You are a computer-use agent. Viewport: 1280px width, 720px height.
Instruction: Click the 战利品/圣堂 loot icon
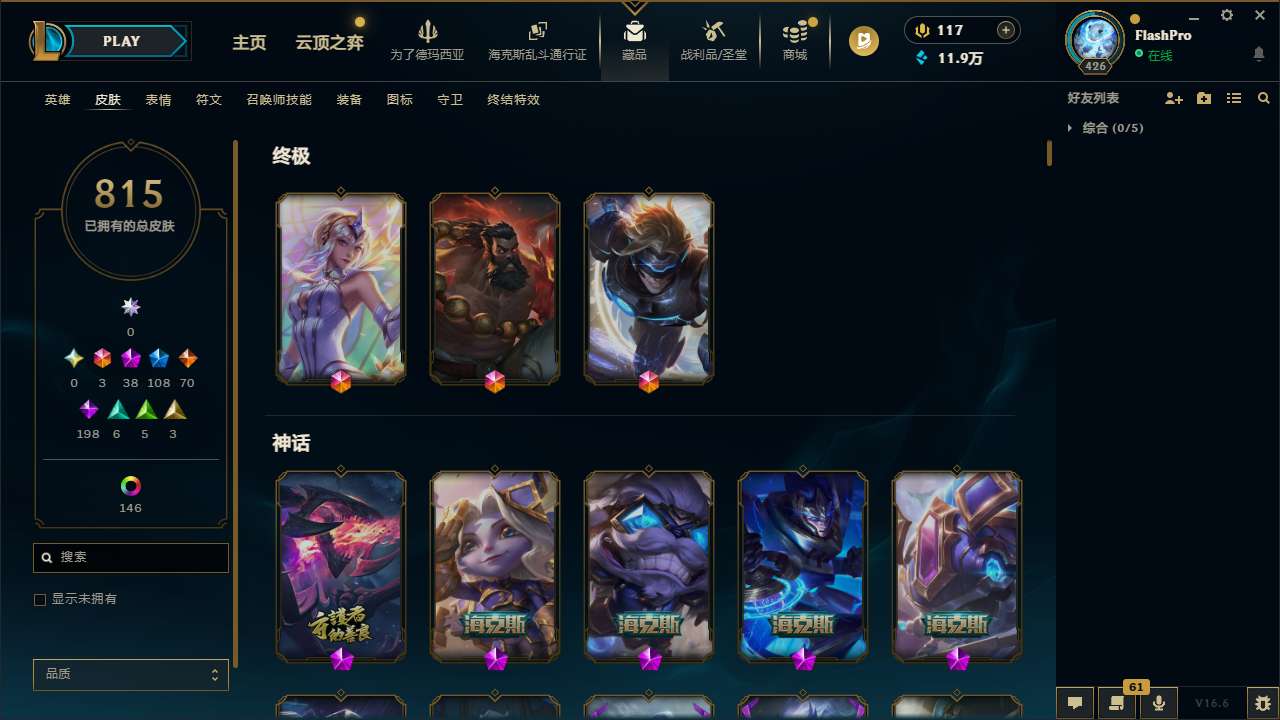click(713, 30)
